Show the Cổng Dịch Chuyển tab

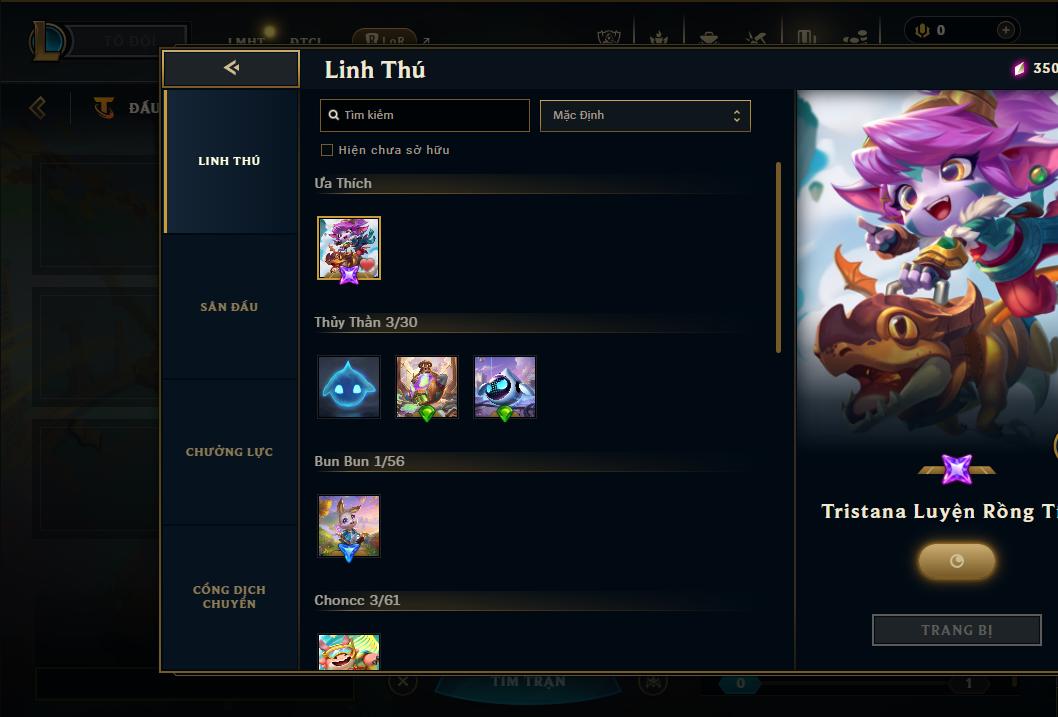pos(229,596)
